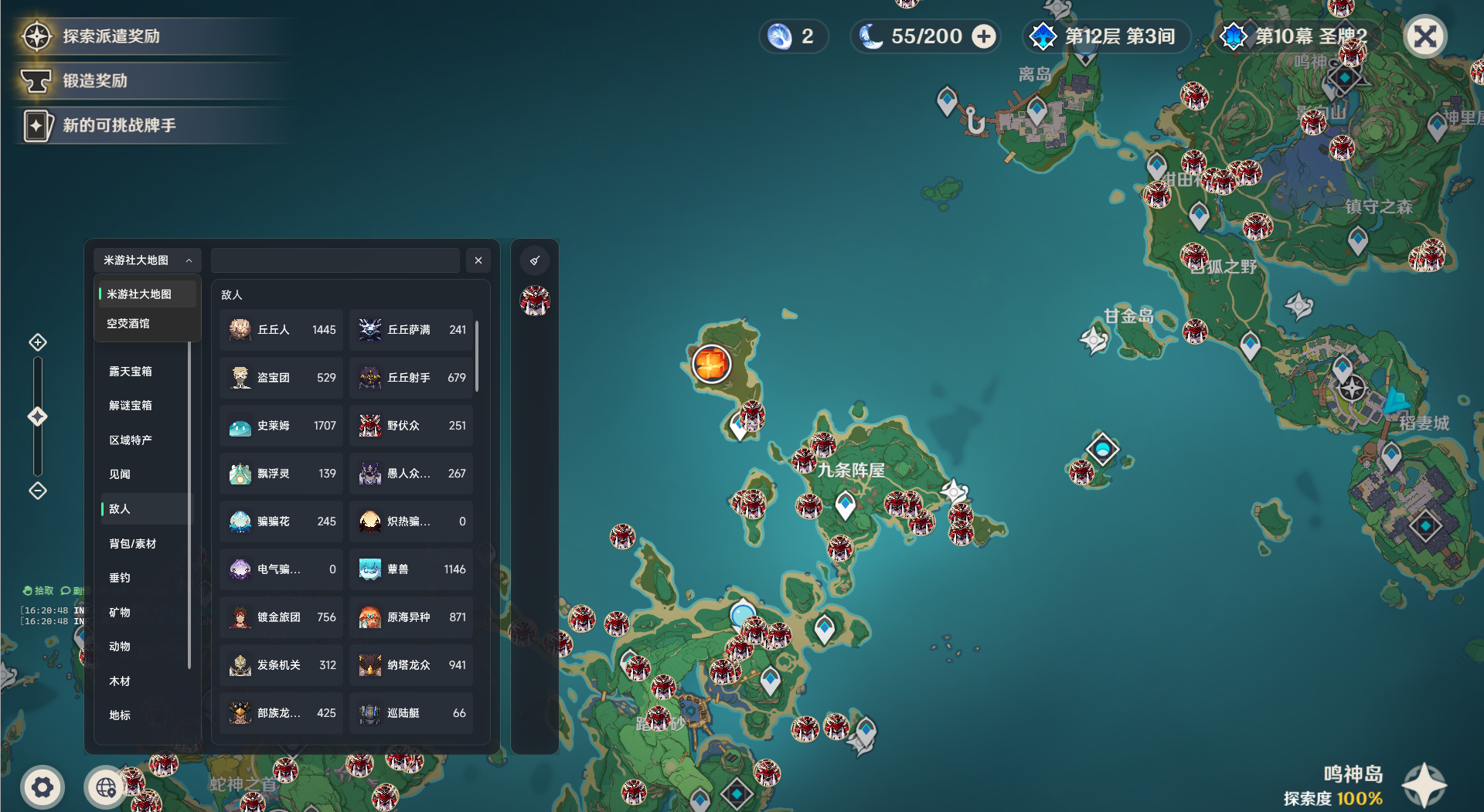Clear the overlay search box
The image size is (1484, 812).
click(478, 260)
